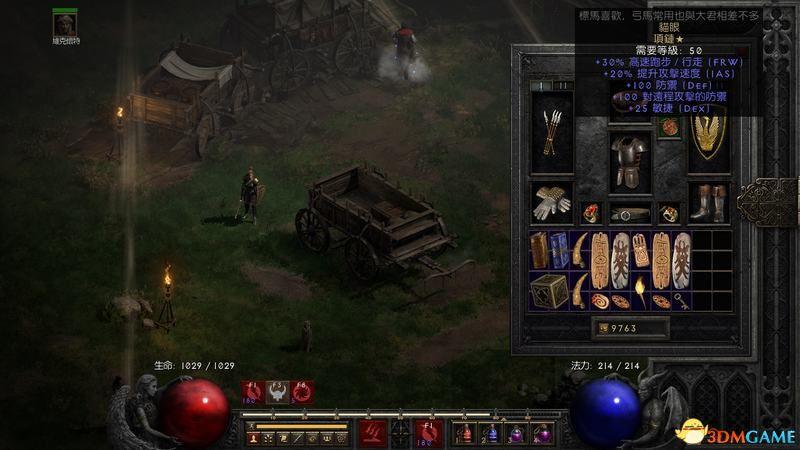Select the amulet slot

coord(669,127)
